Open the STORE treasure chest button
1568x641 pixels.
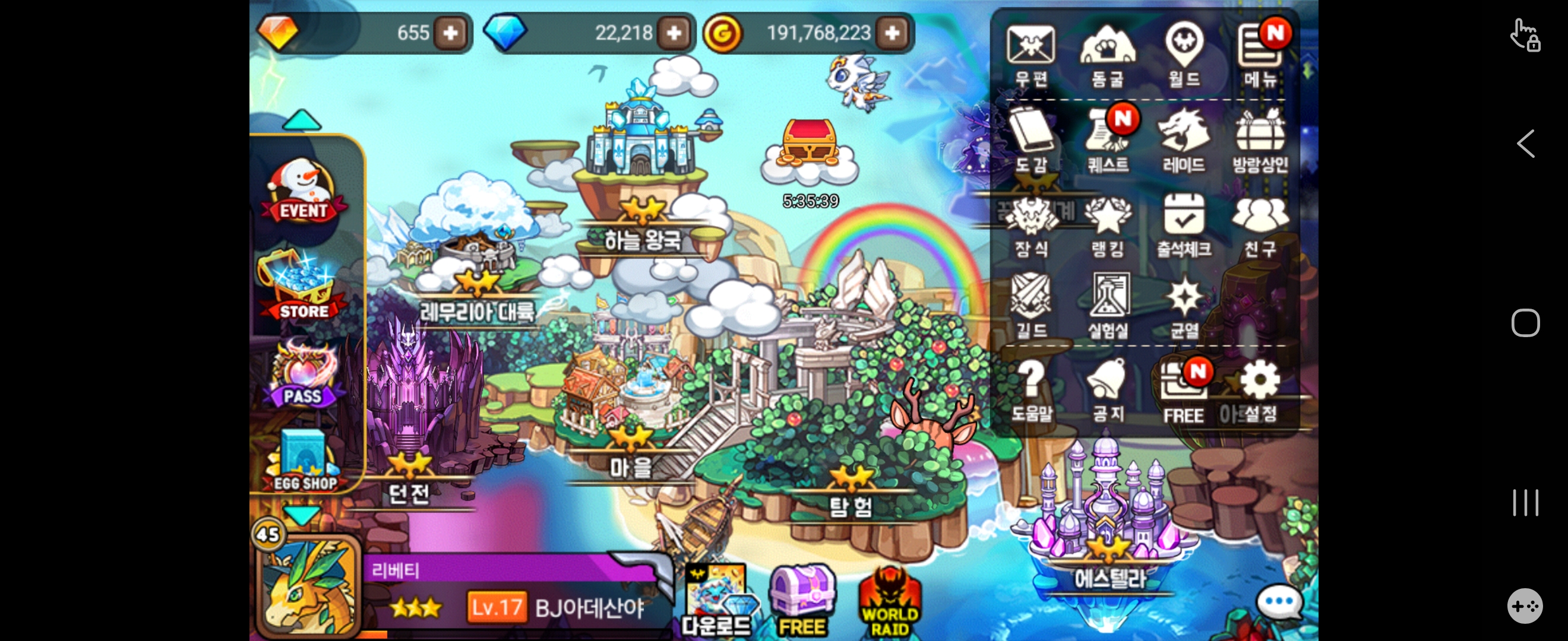pyautogui.click(x=302, y=287)
